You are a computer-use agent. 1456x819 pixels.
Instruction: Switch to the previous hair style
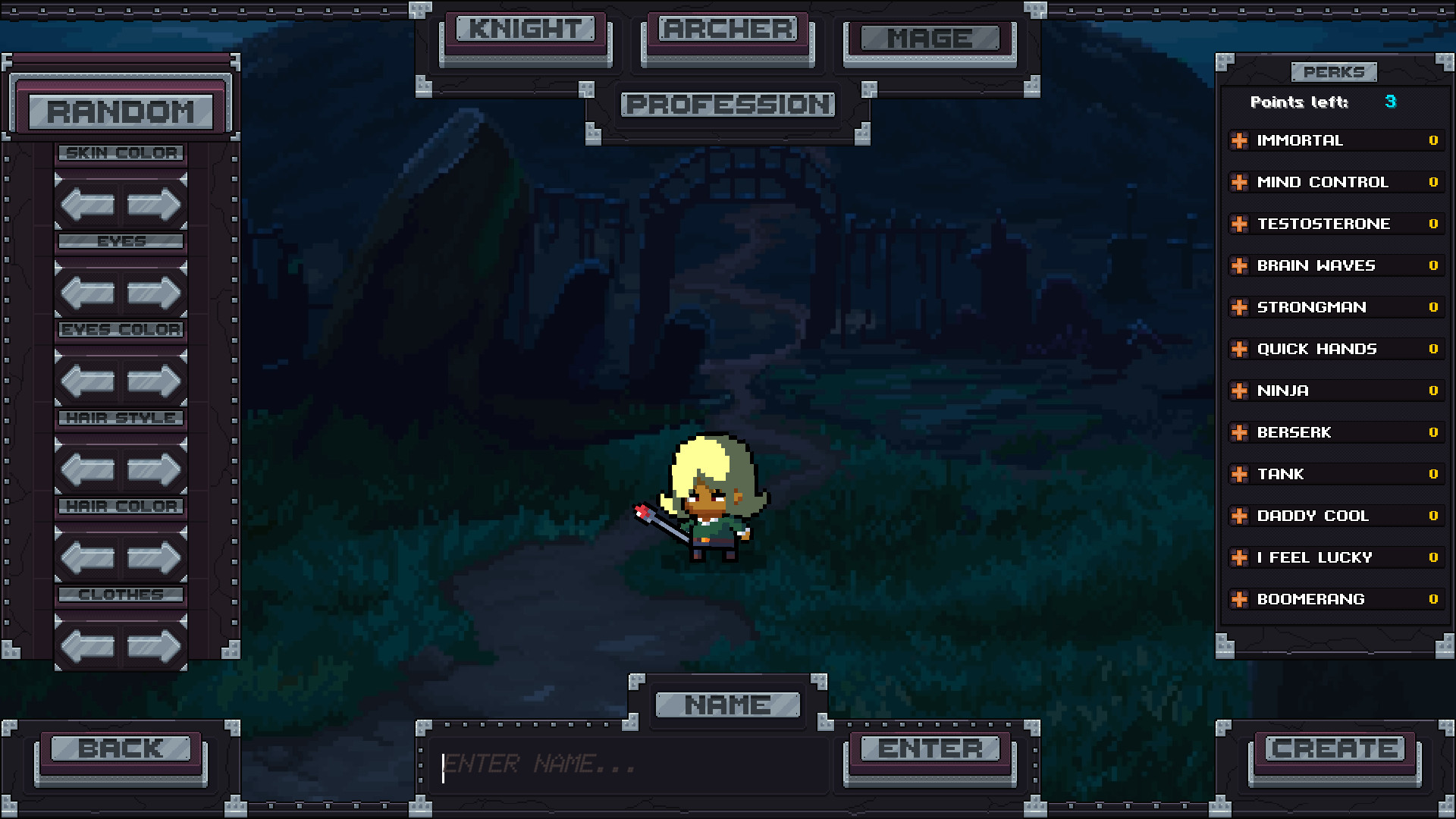pos(86,469)
